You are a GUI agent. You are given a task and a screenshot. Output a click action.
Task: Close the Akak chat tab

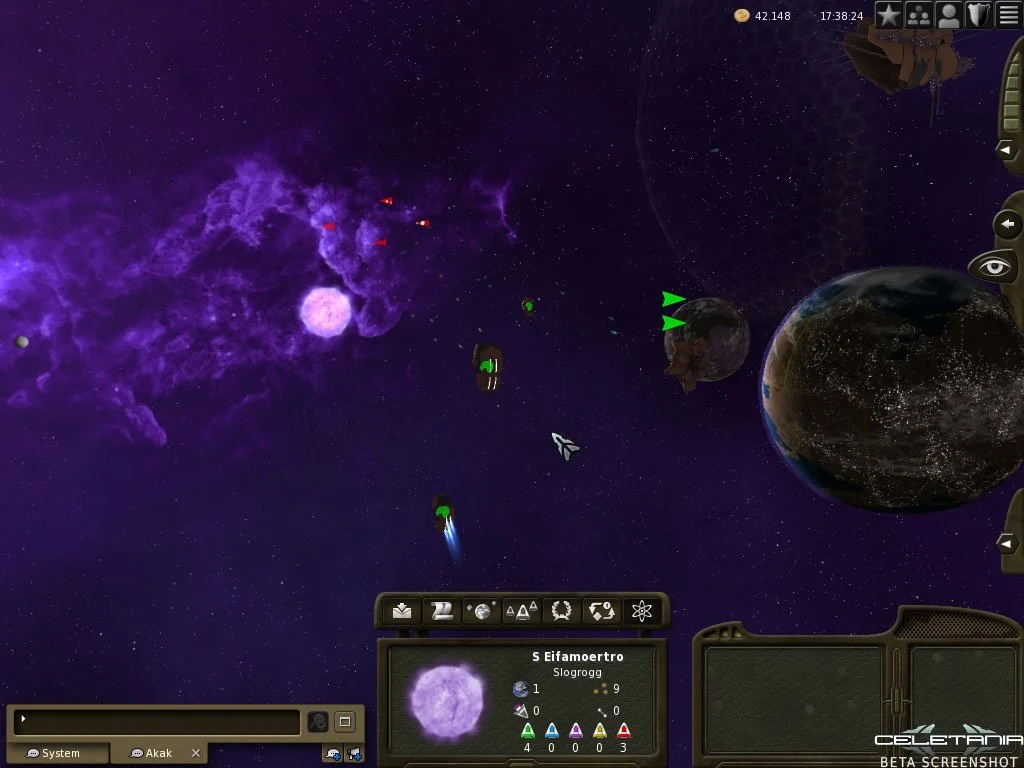(x=196, y=753)
